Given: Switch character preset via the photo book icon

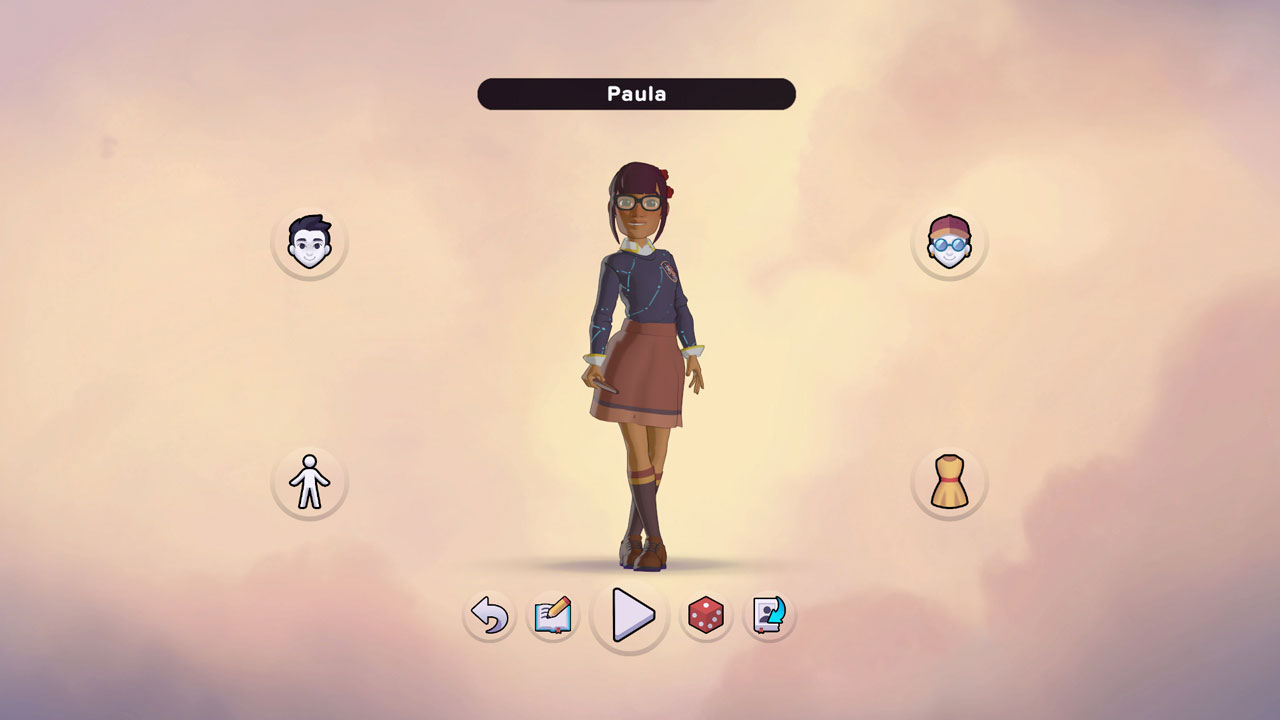Looking at the screenshot, I should tap(770, 616).
